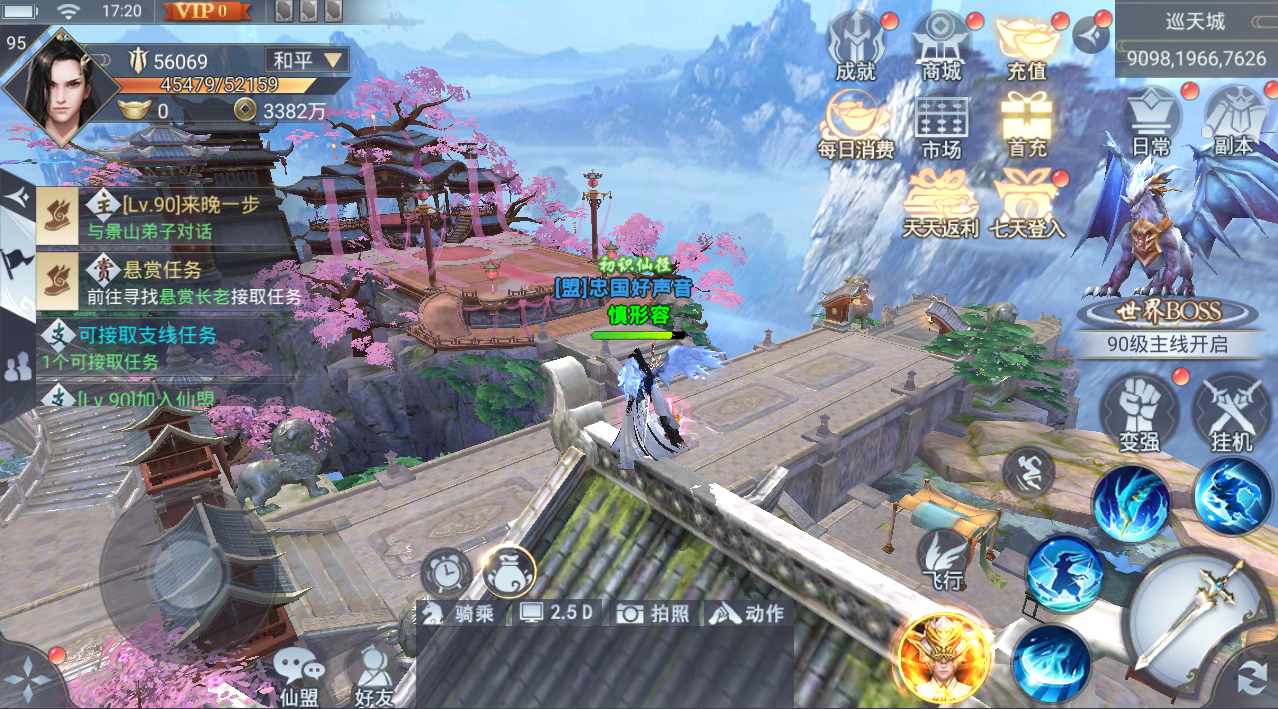Open the 日常 daily activities
This screenshot has height=709, width=1278.
click(x=1151, y=121)
